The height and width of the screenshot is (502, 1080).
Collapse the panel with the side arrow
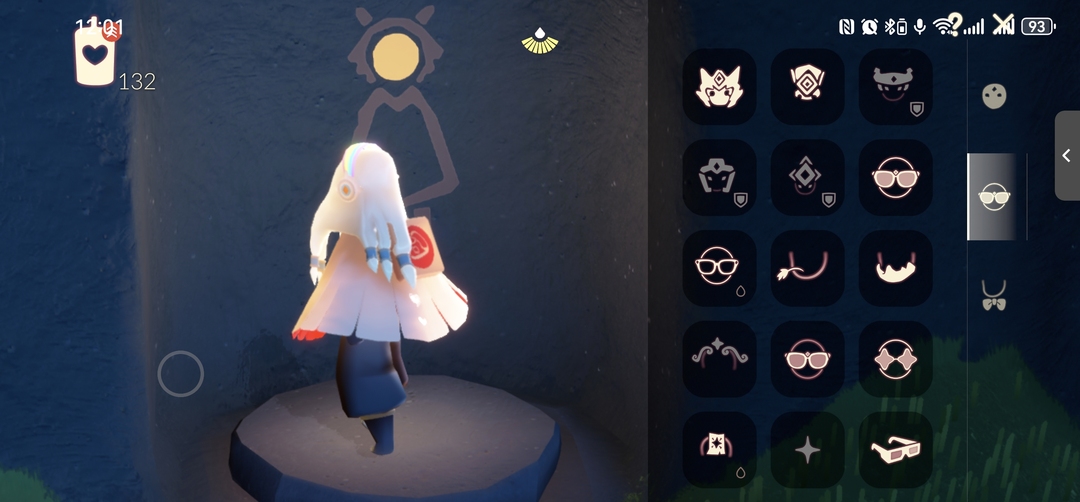1066,155
